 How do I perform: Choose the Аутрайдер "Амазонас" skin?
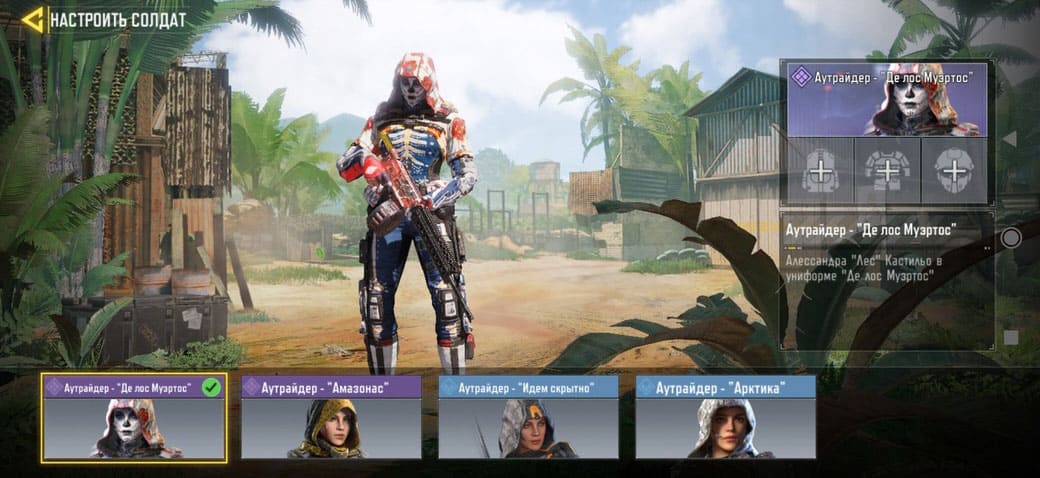(331, 418)
